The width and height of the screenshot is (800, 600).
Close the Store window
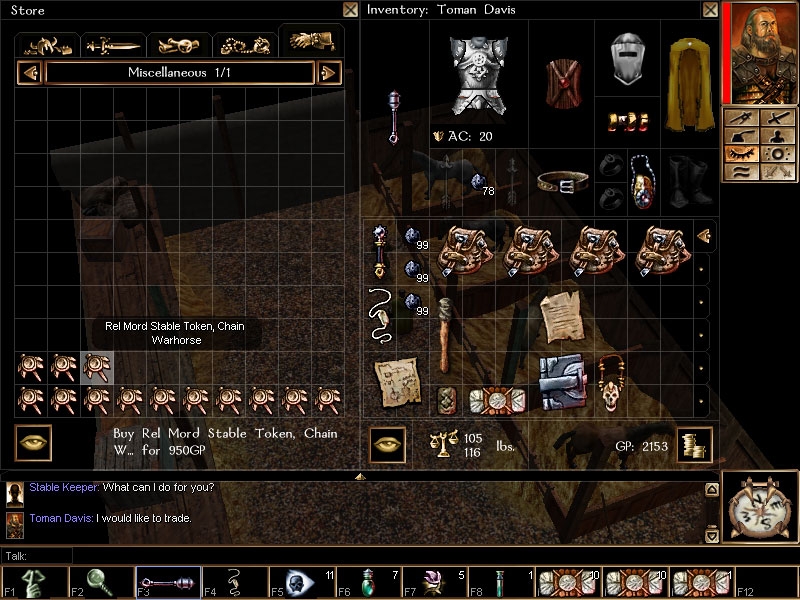point(350,10)
